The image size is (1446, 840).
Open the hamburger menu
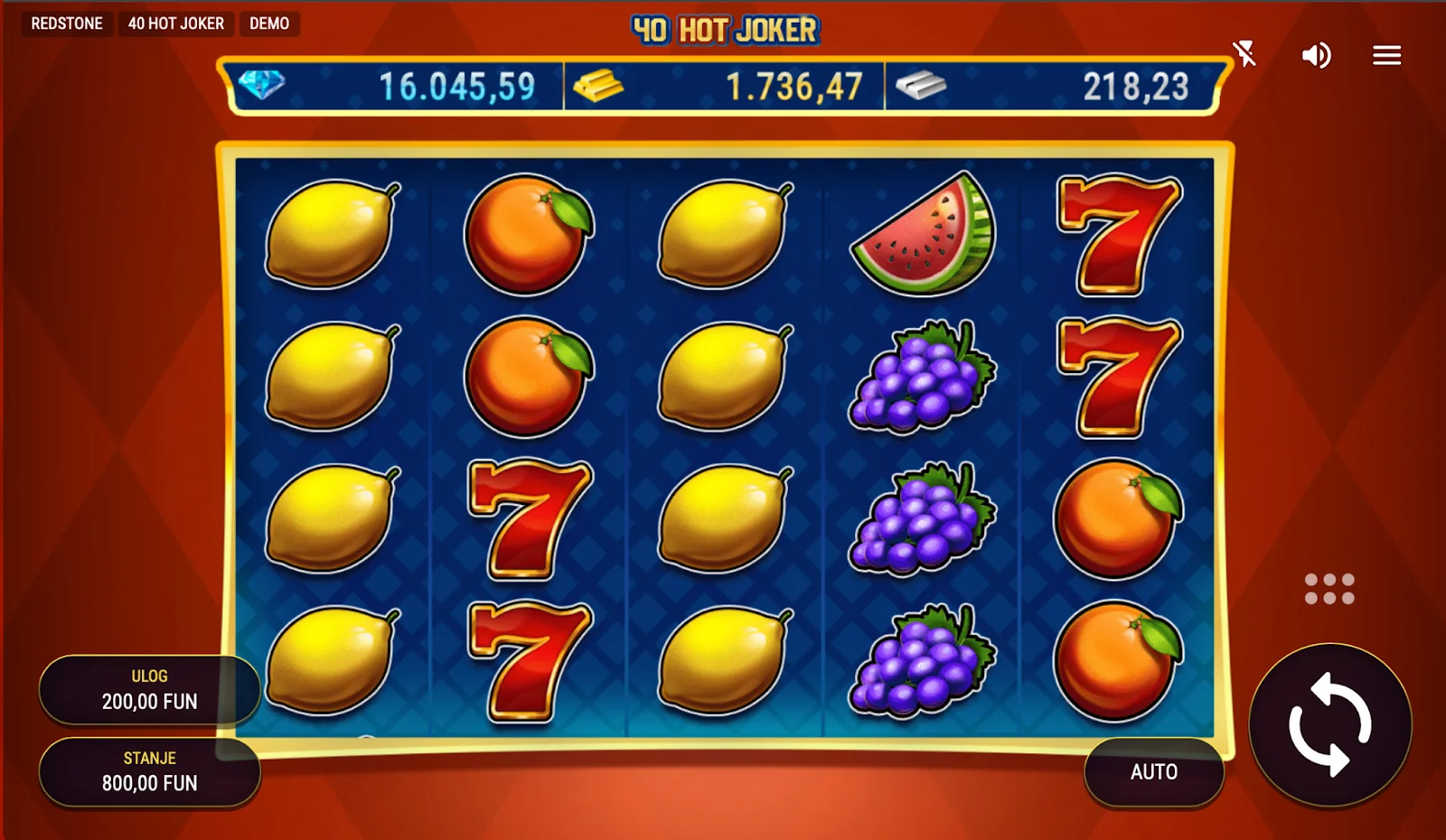coord(1386,56)
